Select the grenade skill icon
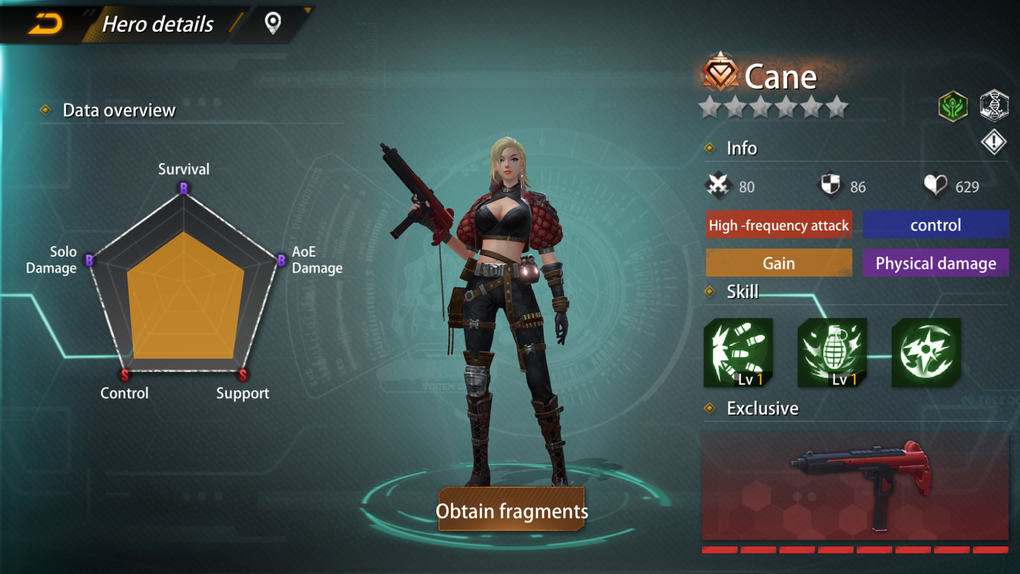 pos(832,353)
